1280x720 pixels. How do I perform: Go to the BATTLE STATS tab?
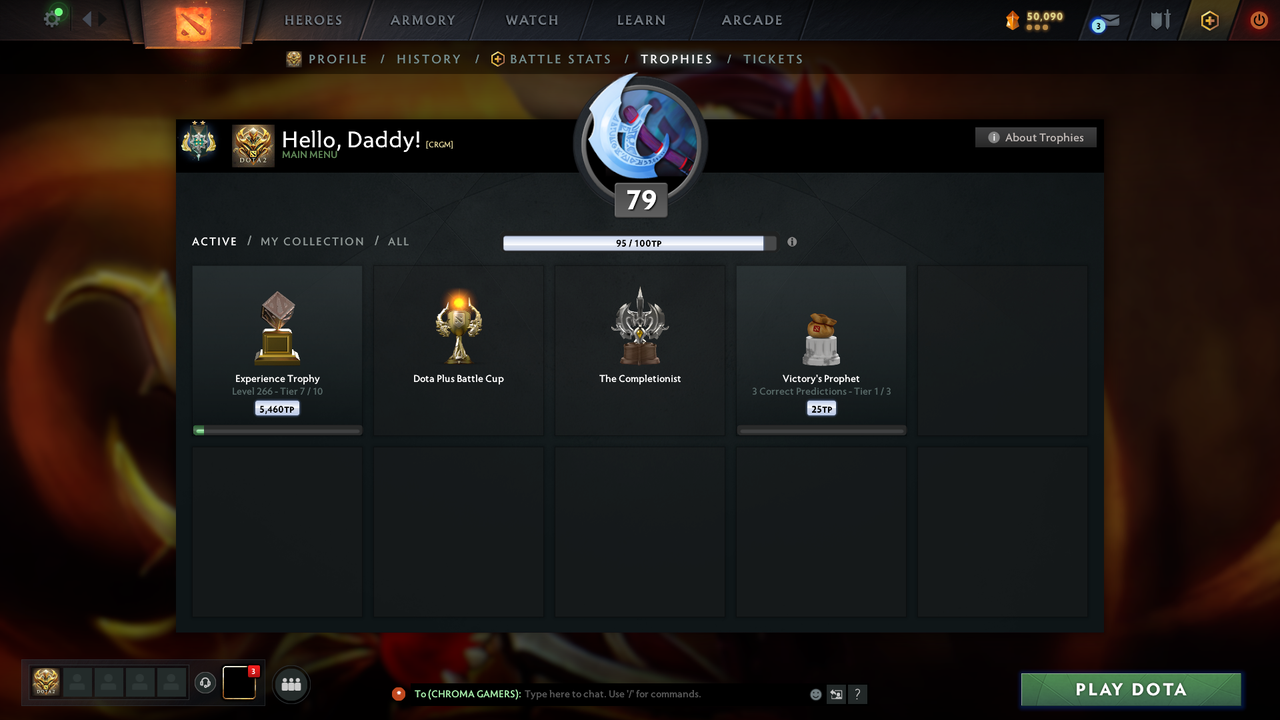click(x=559, y=59)
